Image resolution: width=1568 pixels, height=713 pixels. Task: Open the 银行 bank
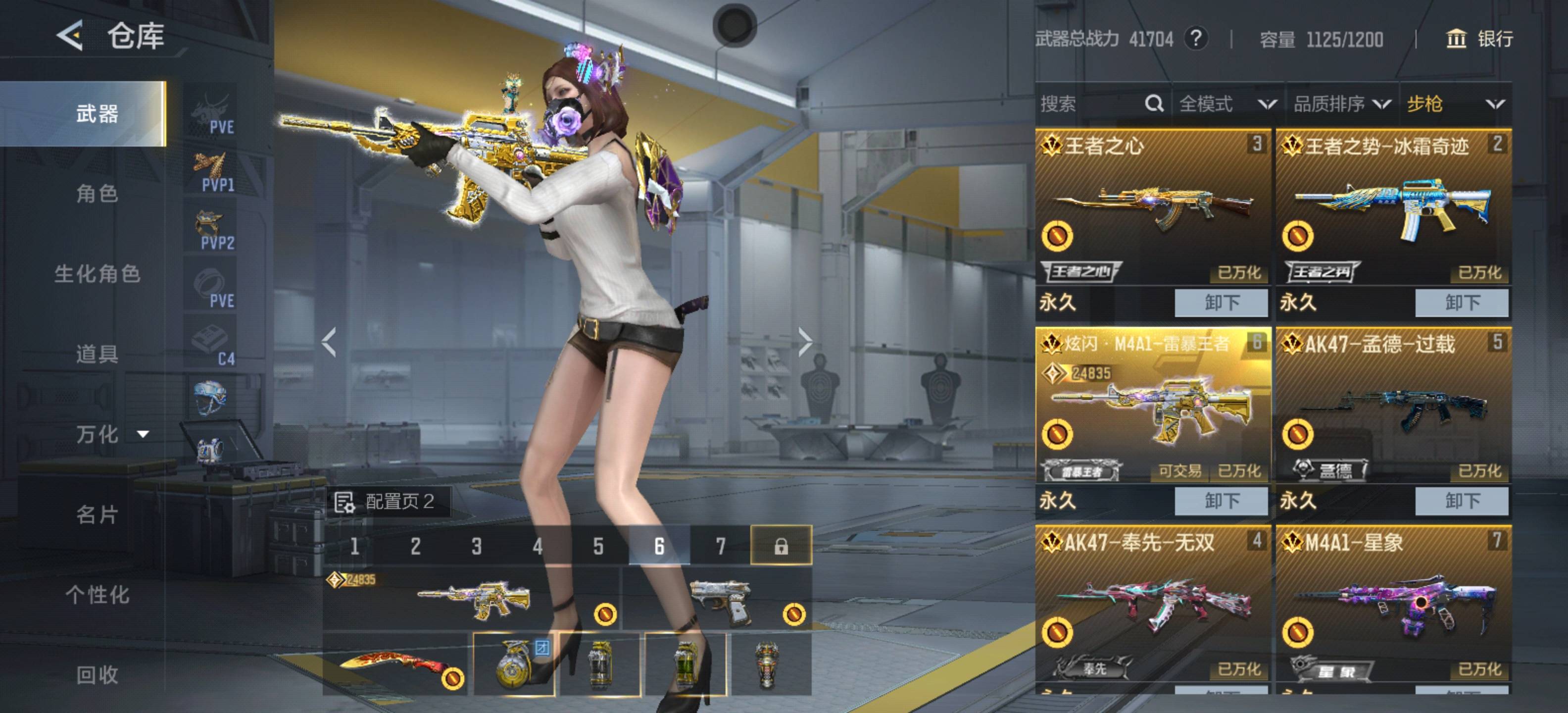[x=1479, y=39]
